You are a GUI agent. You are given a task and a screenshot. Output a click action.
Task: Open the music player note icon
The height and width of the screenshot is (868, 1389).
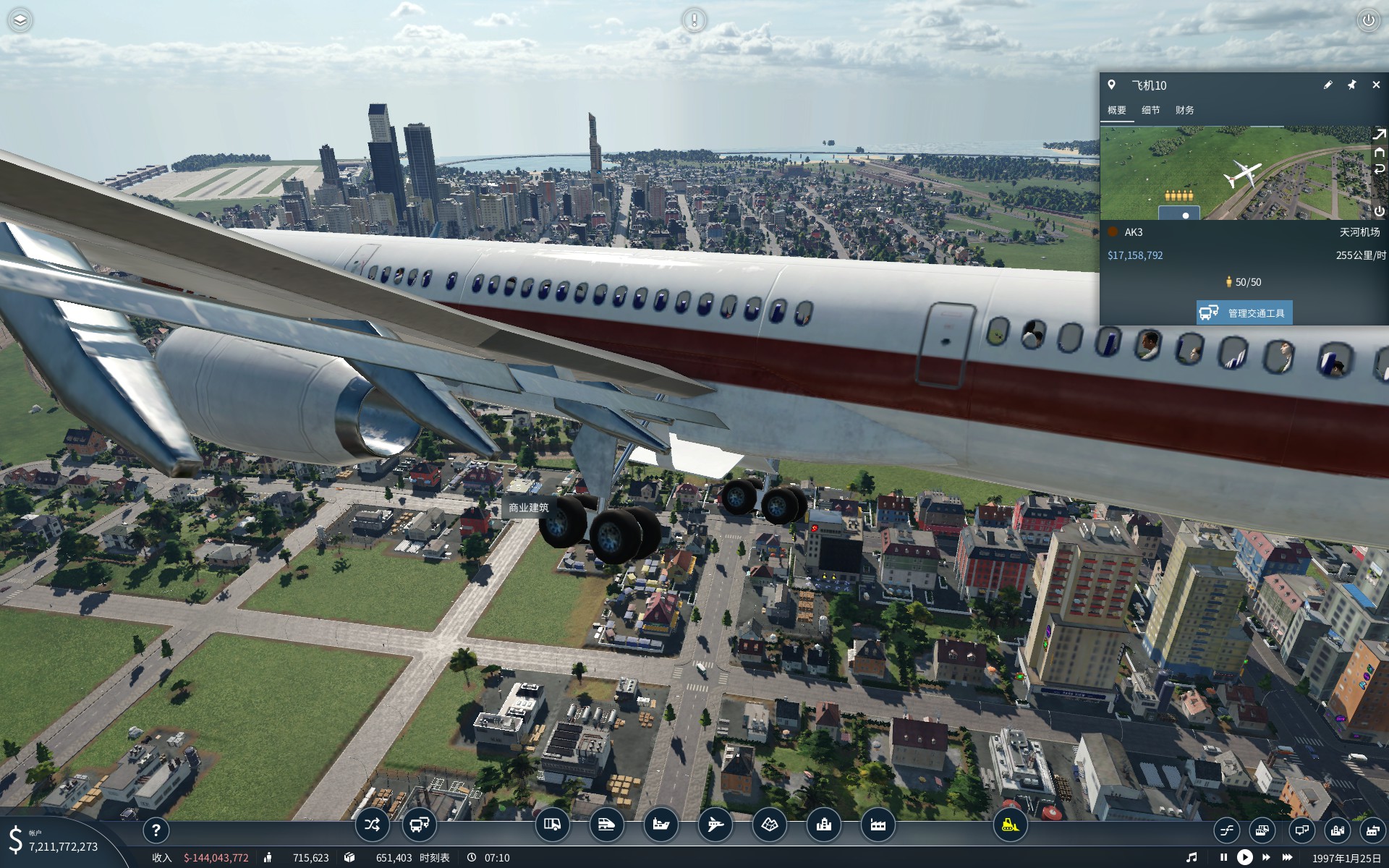click(x=1192, y=857)
